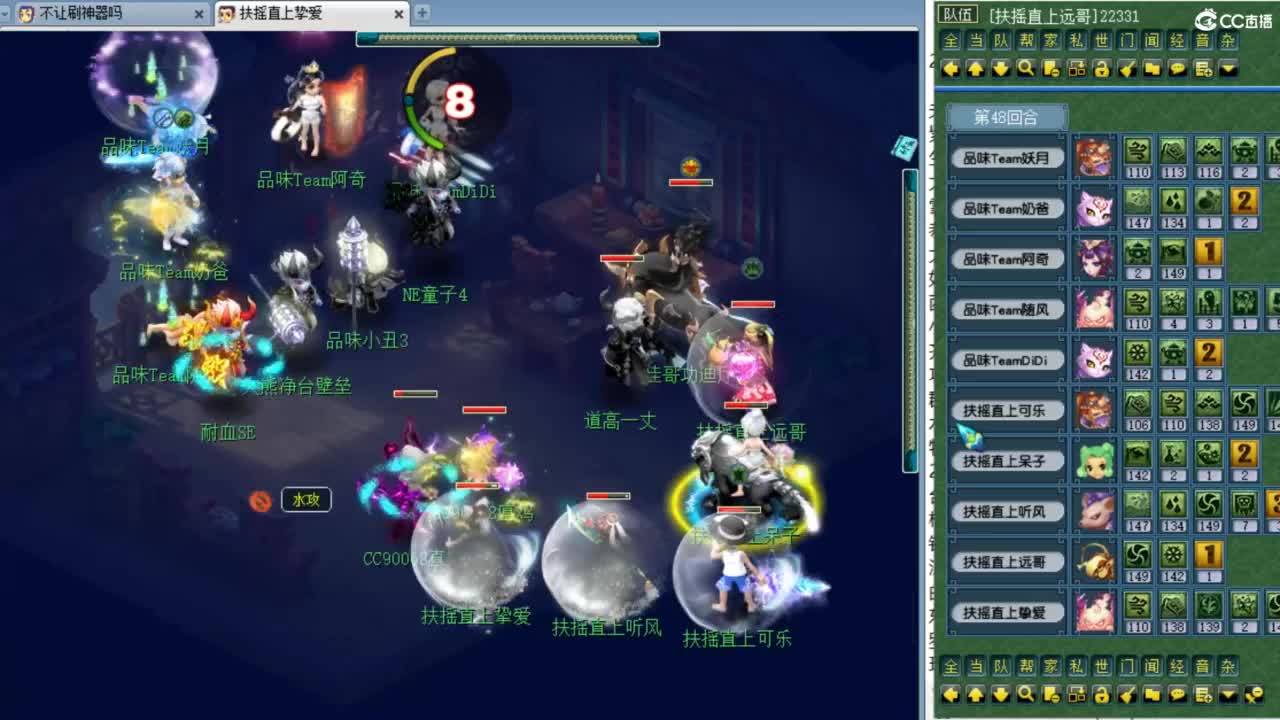Click the up arrow icon in chat toolbar

978,68
